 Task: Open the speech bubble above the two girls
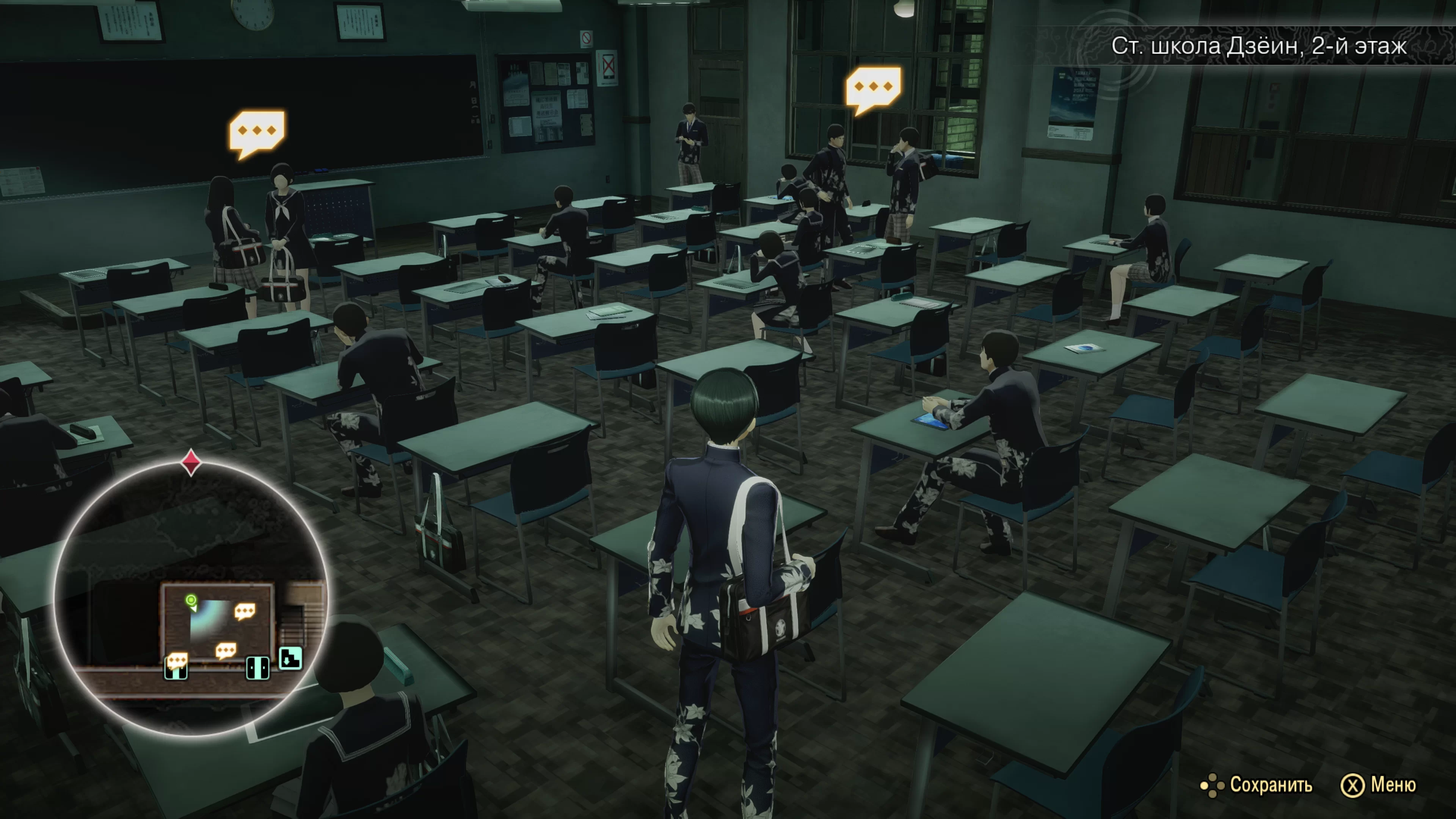pos(257,132)
